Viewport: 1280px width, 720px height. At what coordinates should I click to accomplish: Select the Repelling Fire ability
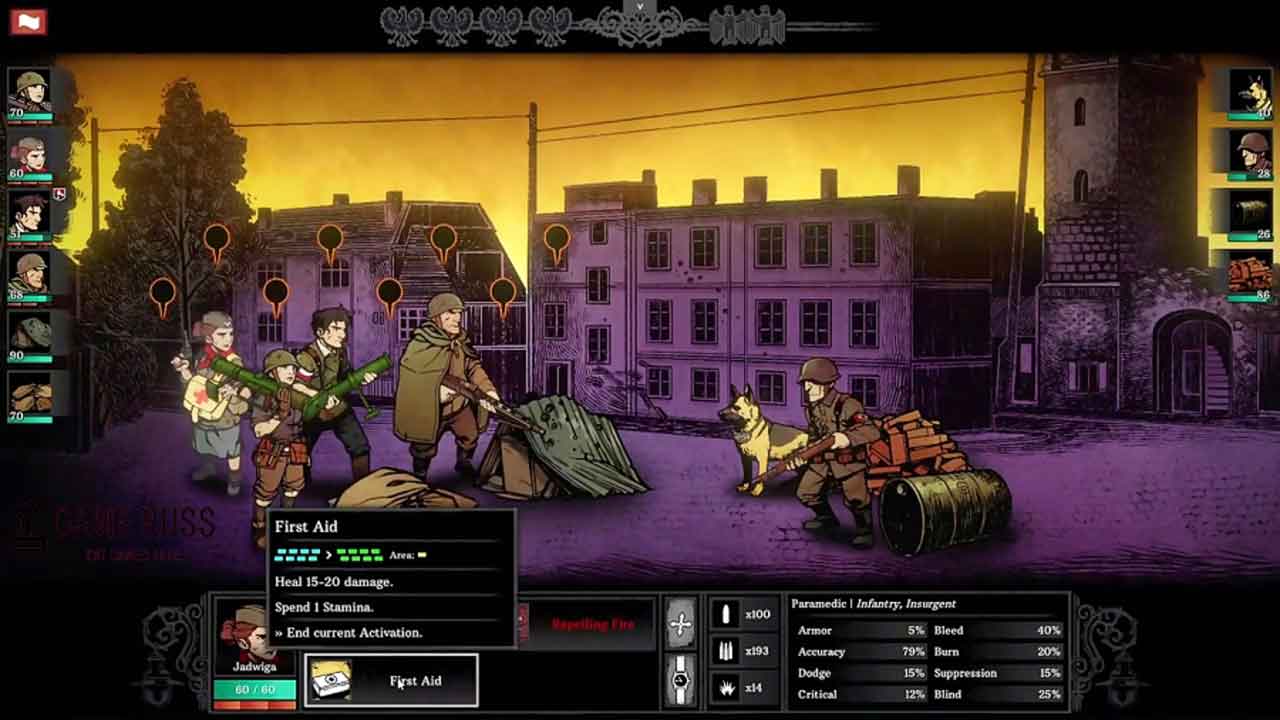592,625
